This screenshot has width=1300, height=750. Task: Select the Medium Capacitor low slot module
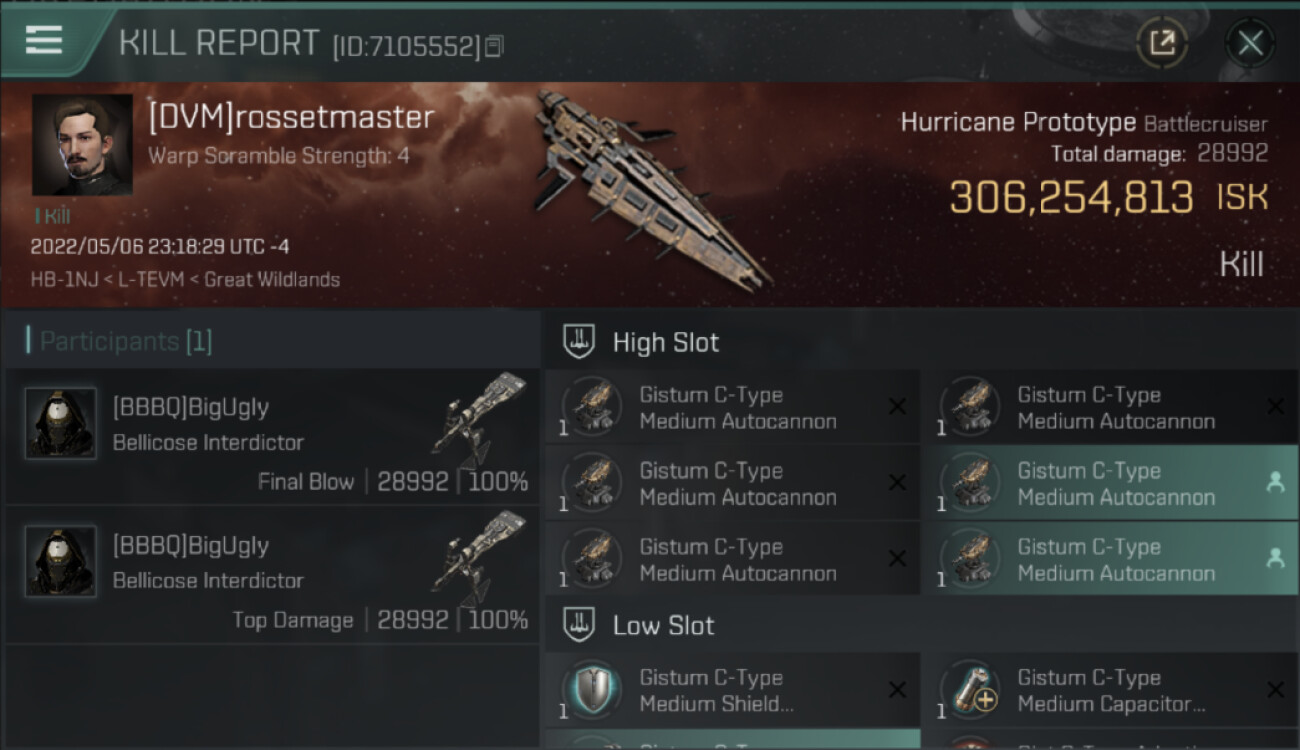[1110, 691]
